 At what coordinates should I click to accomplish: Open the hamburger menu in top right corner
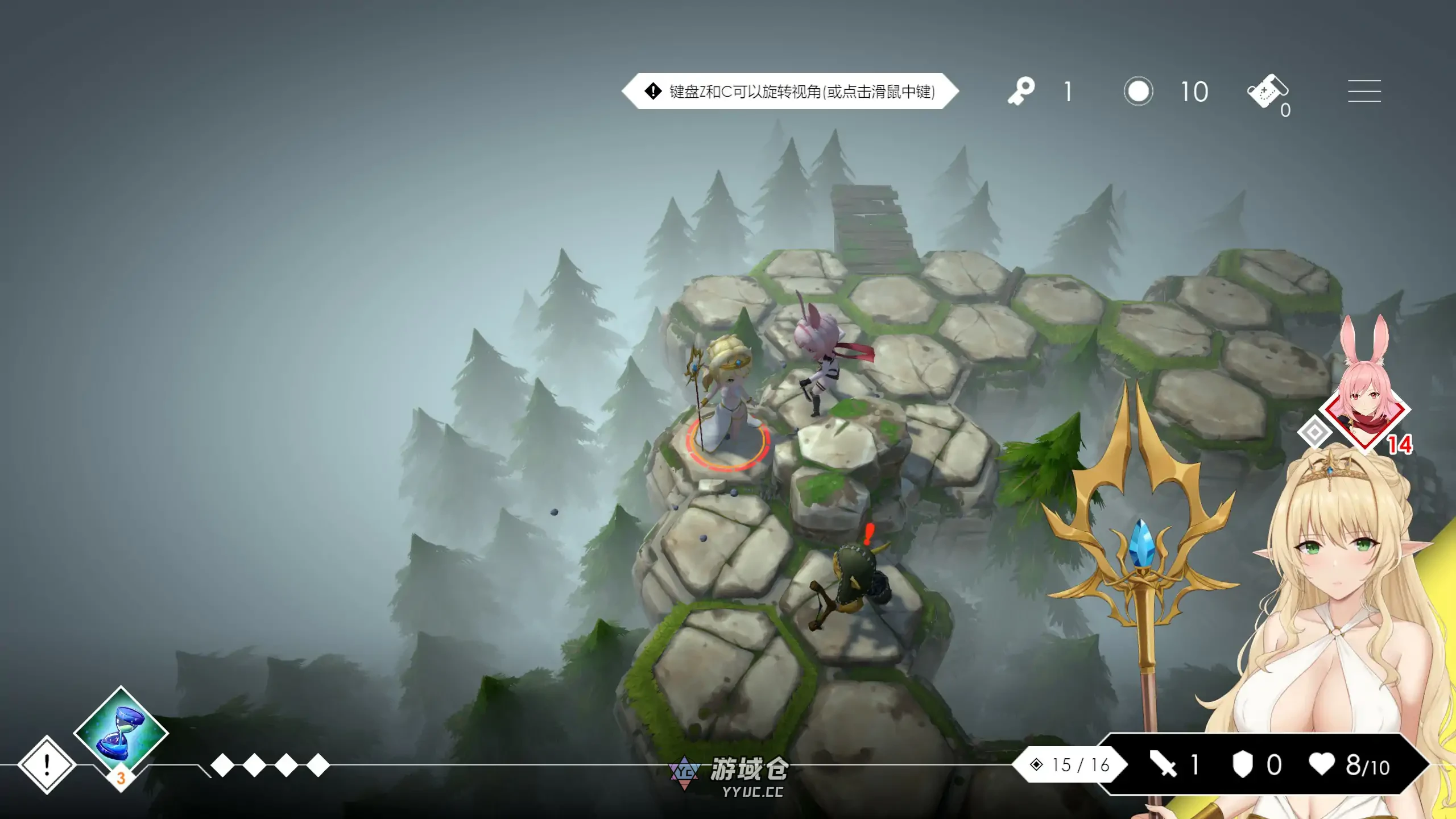tap(1364, 91)
